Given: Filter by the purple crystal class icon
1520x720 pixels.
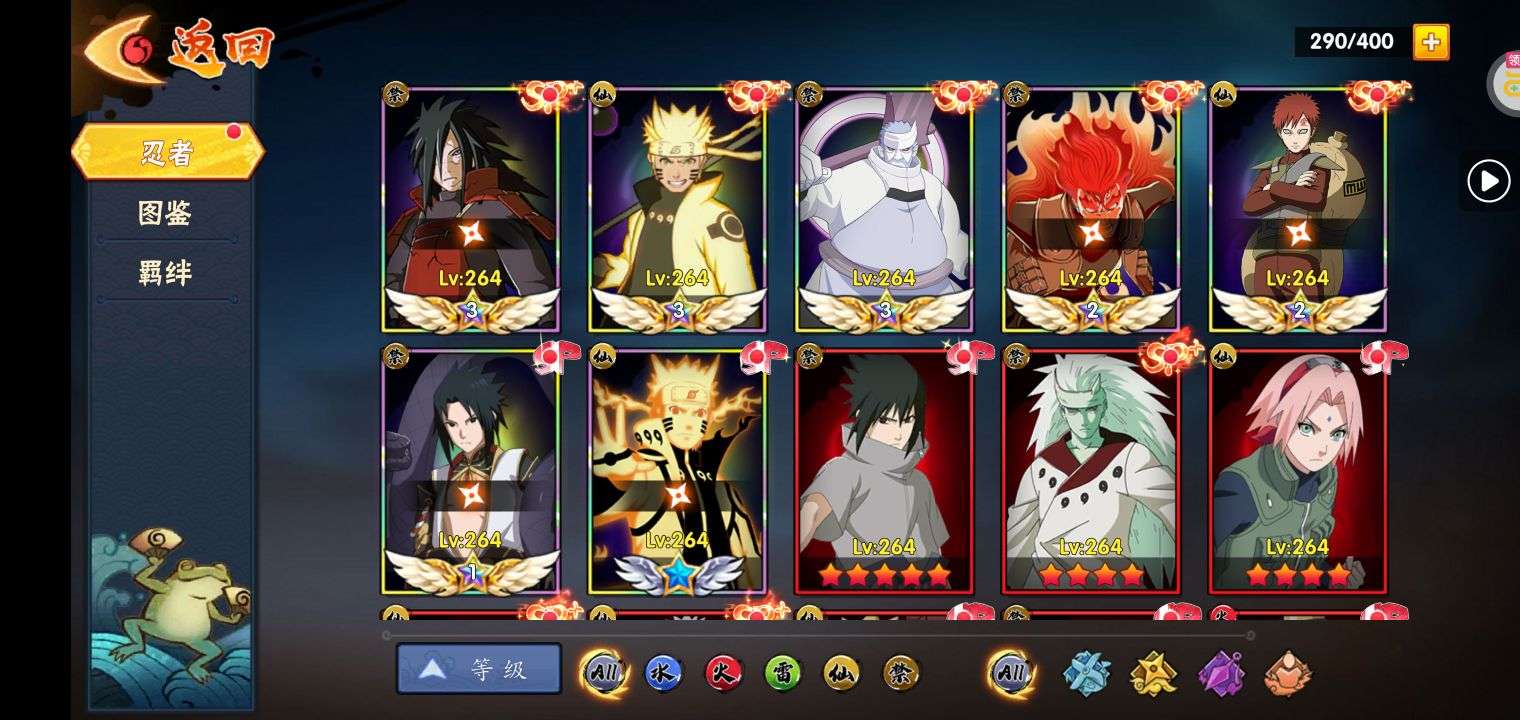Looking at the screenshot, I should coord(1221,673).
